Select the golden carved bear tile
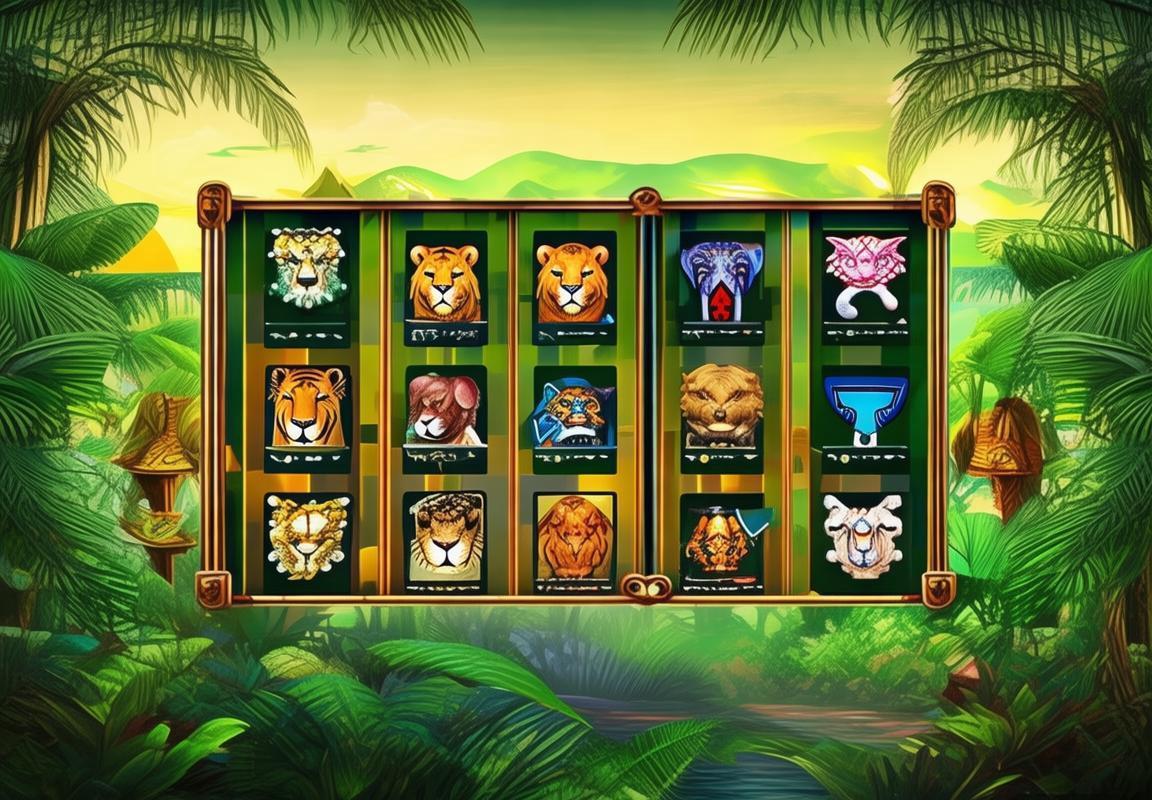Image resolution: width=1152 pixels, height=800 pixels. (721, 404)
